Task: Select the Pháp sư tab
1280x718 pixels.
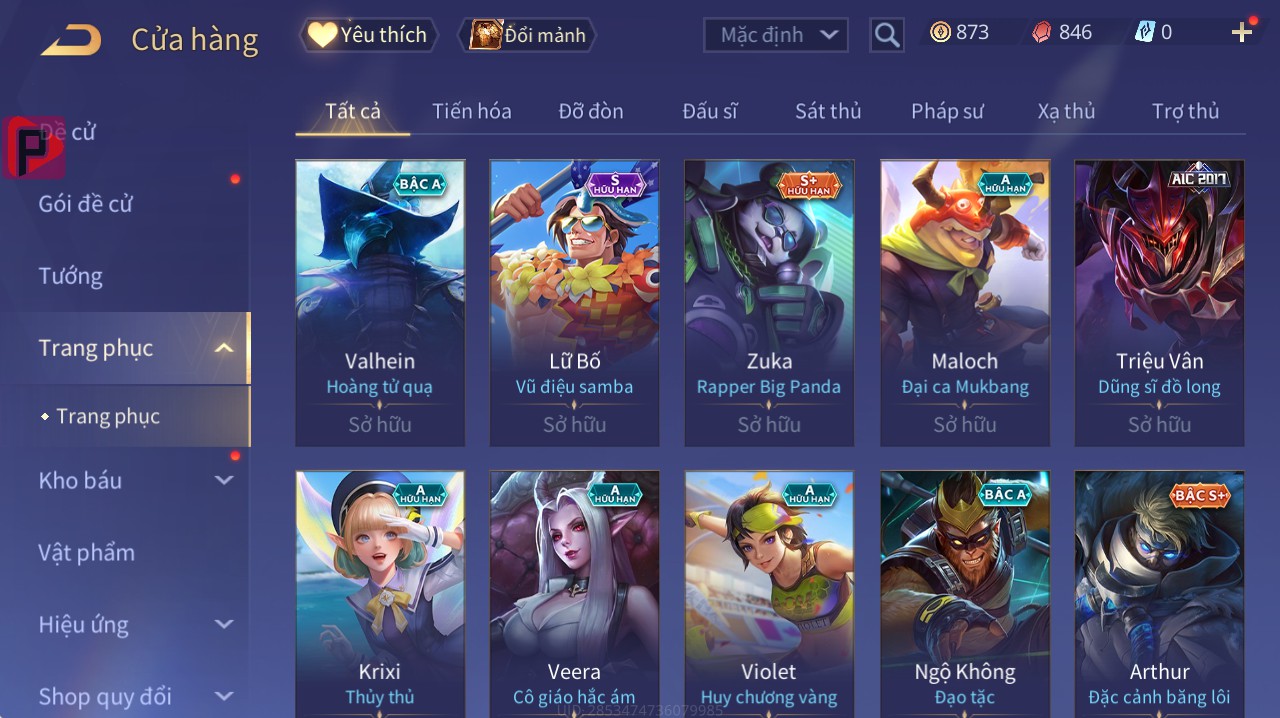Action: (x=947, y=111)
